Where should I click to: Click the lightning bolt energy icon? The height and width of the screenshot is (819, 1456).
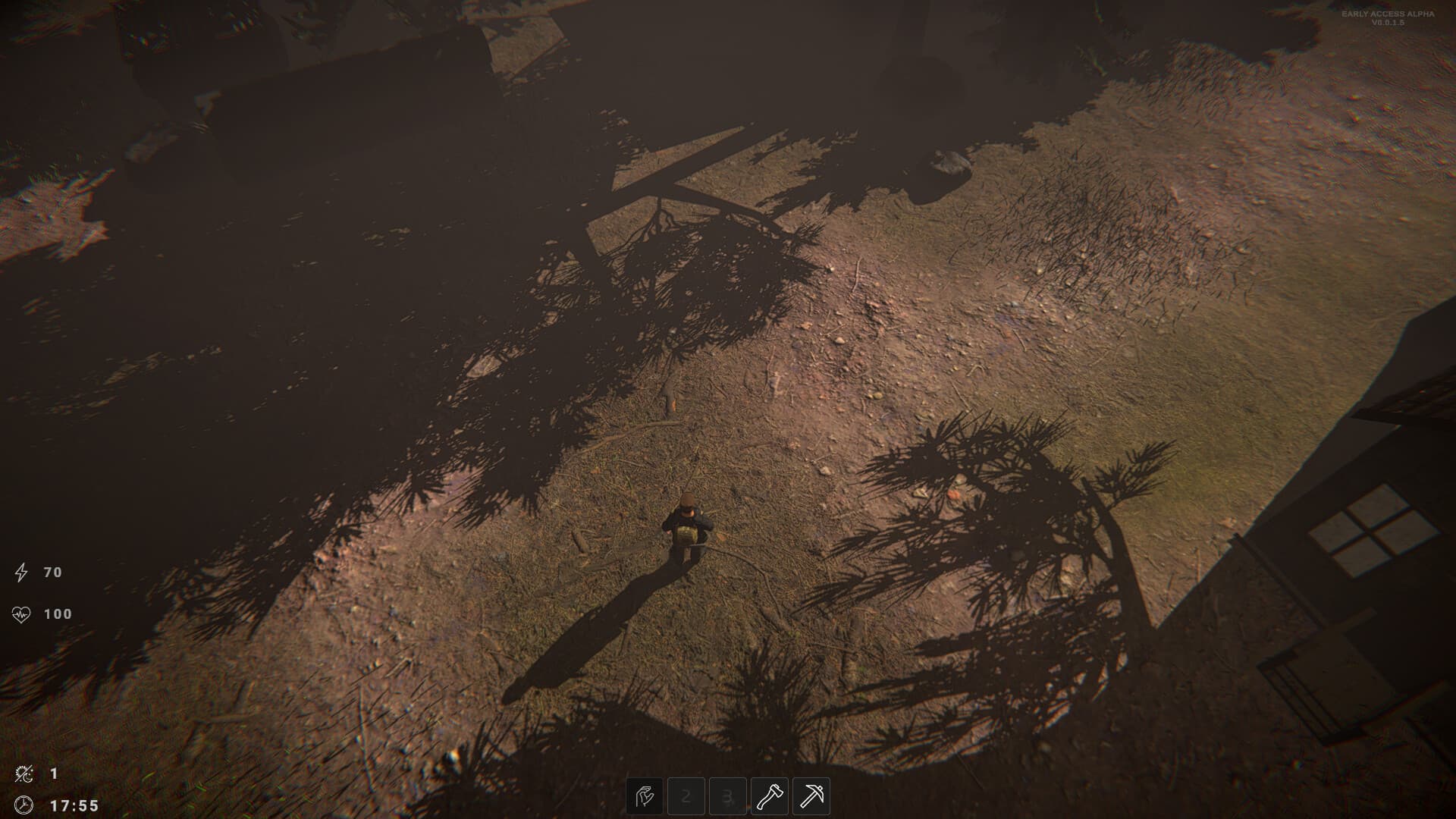coord(21,573)
